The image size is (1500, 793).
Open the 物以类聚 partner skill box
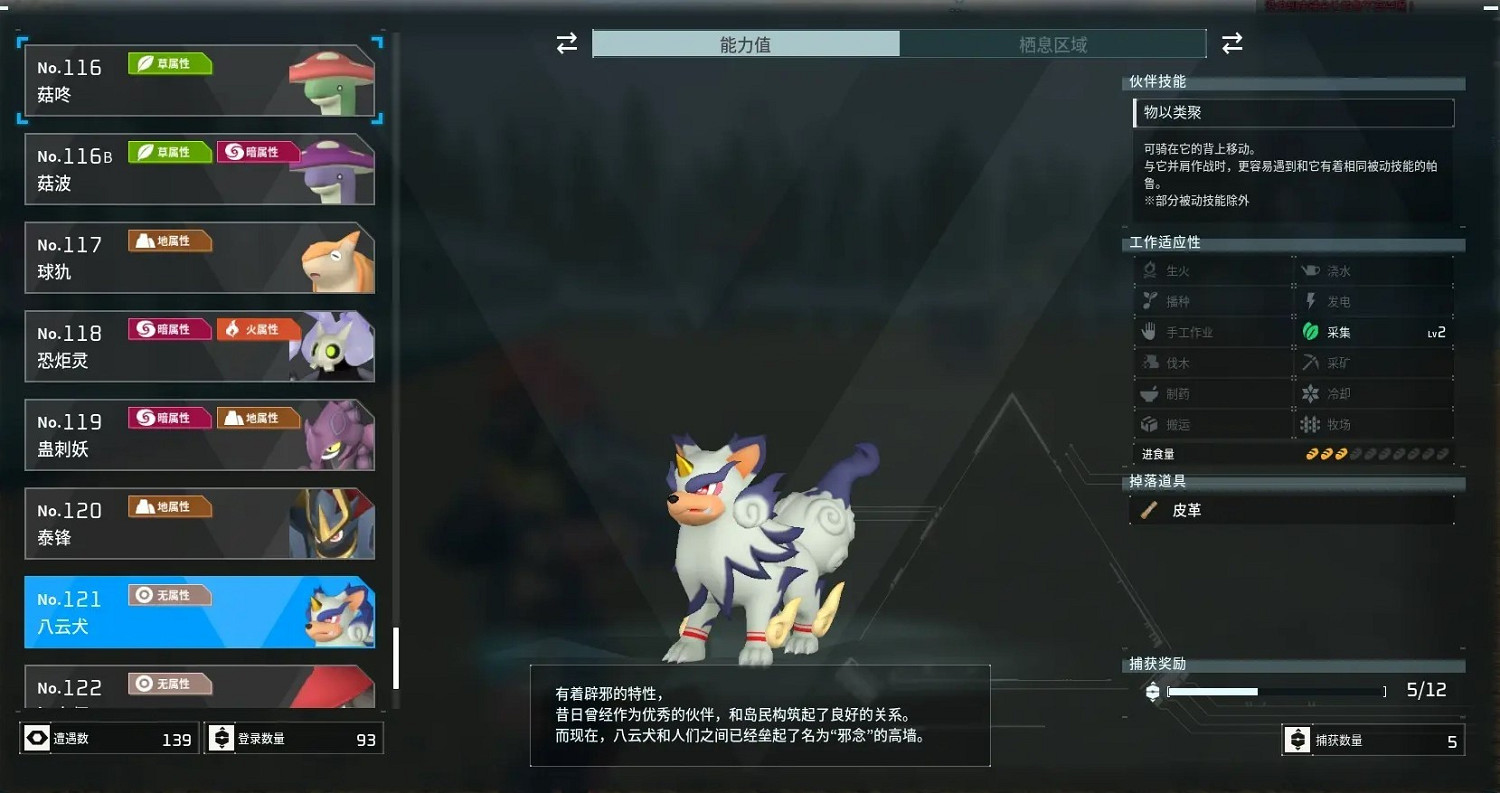coord(1293,113)
